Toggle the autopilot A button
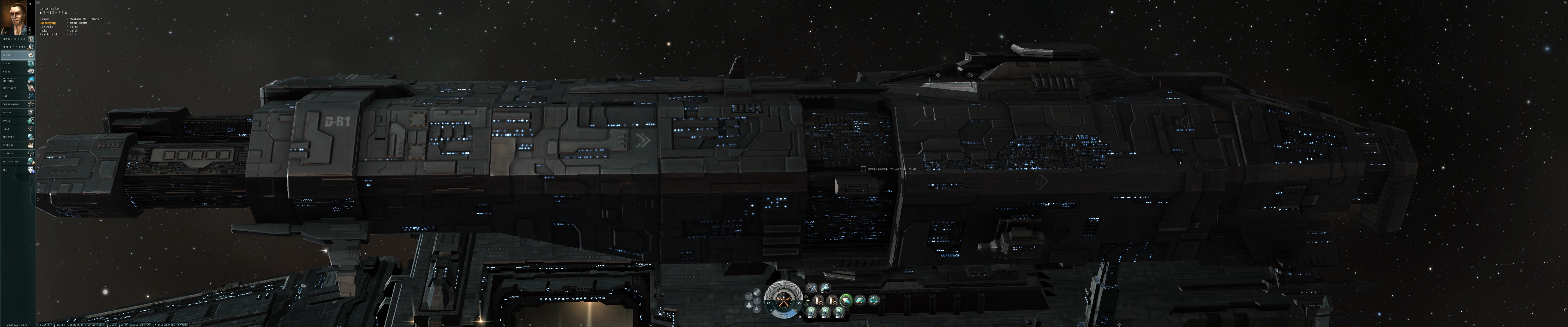1568x327 pixels. coord(757,309)
